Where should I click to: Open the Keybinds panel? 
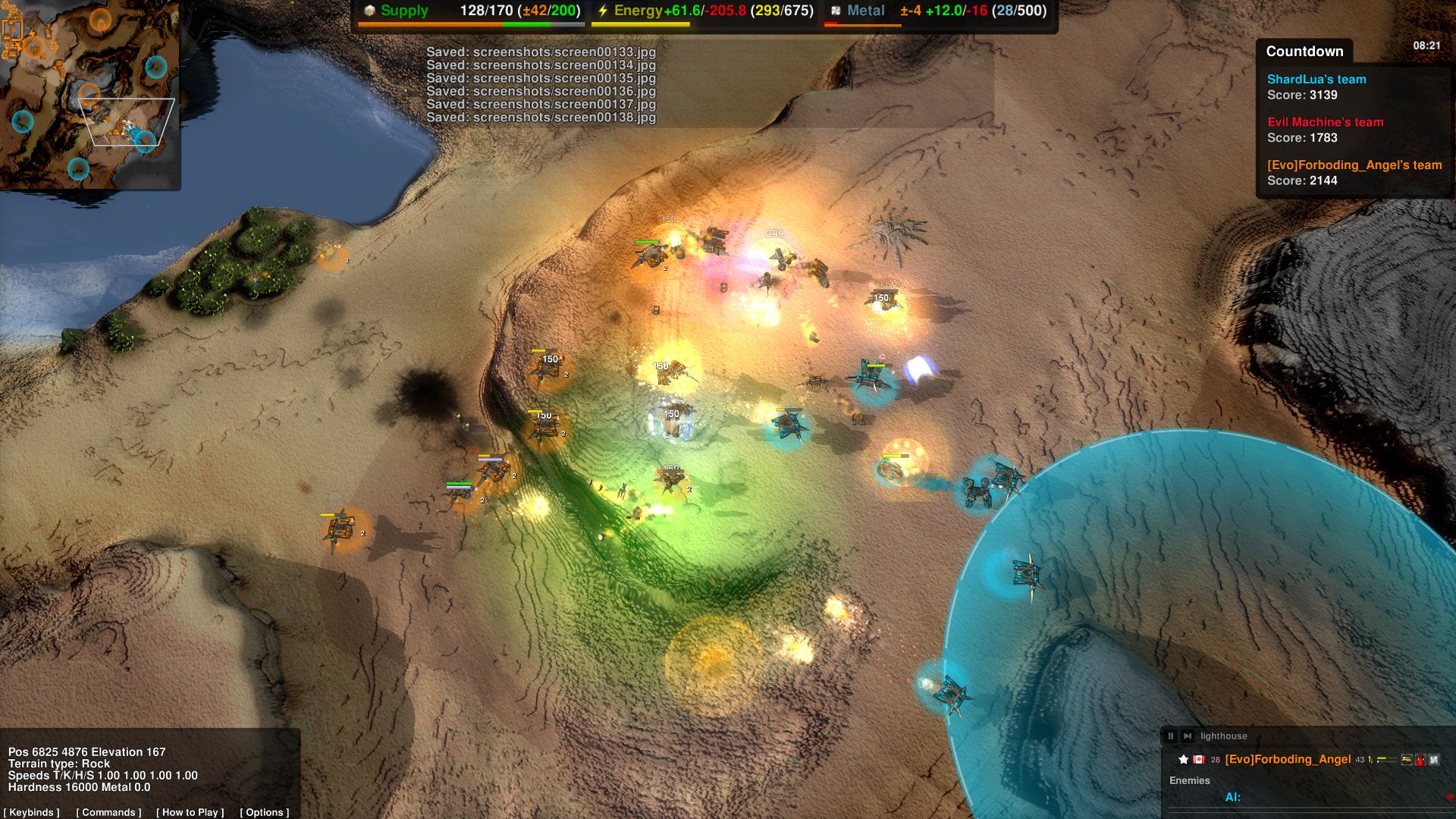32,812
